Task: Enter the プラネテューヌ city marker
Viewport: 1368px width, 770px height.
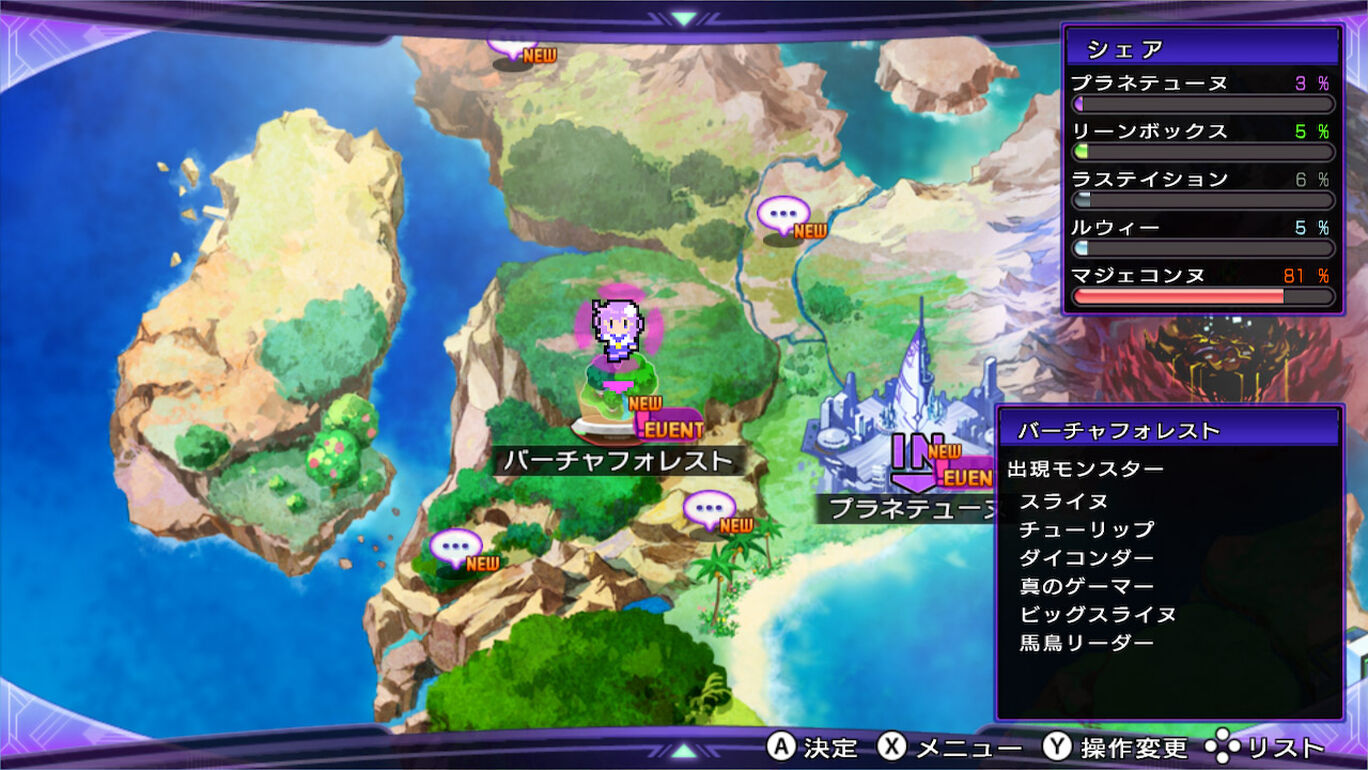Action: [913, 458]
